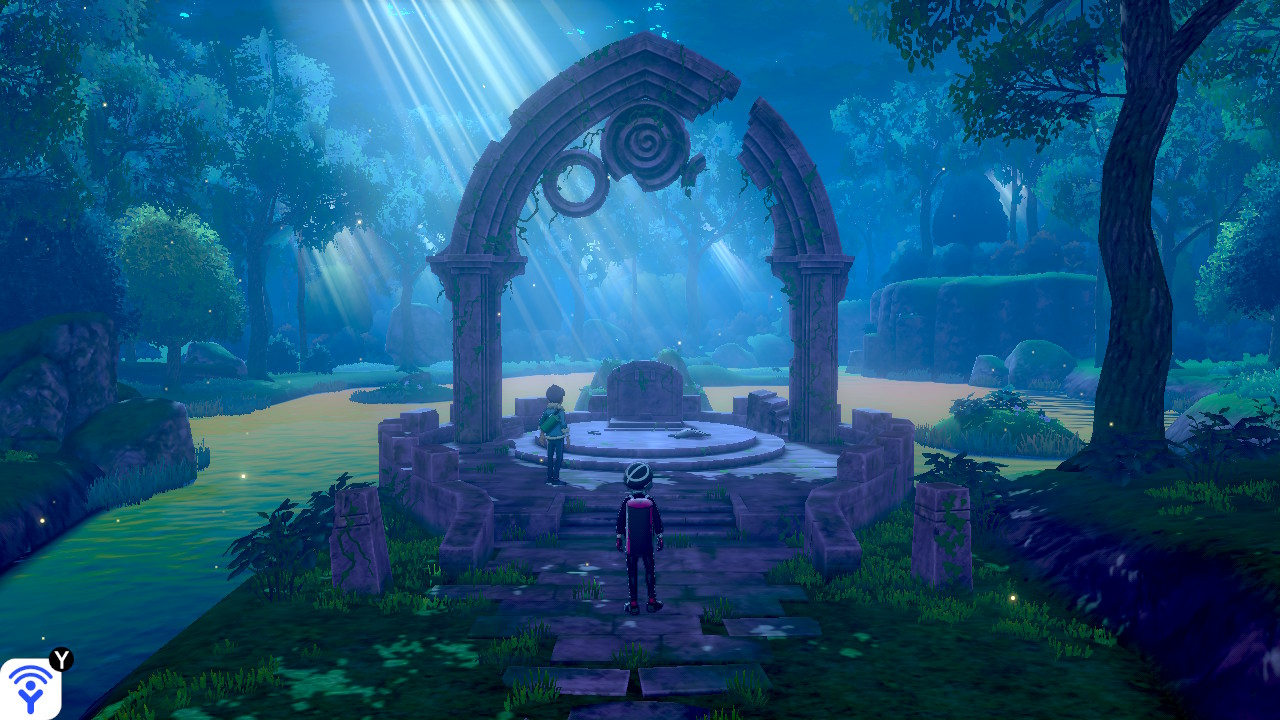Open the Y-Comm wireless icon
This screenshot has height=720, width=1280.
30,688
